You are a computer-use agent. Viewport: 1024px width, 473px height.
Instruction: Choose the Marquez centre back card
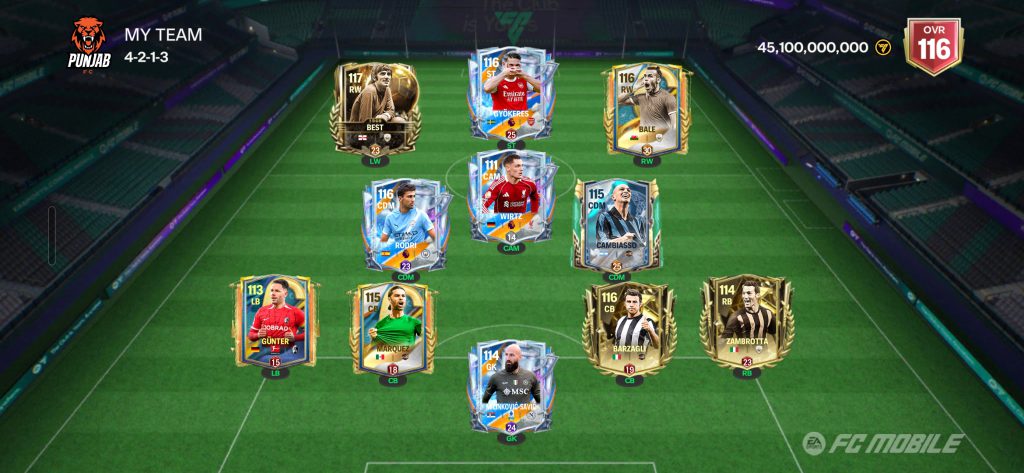392,328
